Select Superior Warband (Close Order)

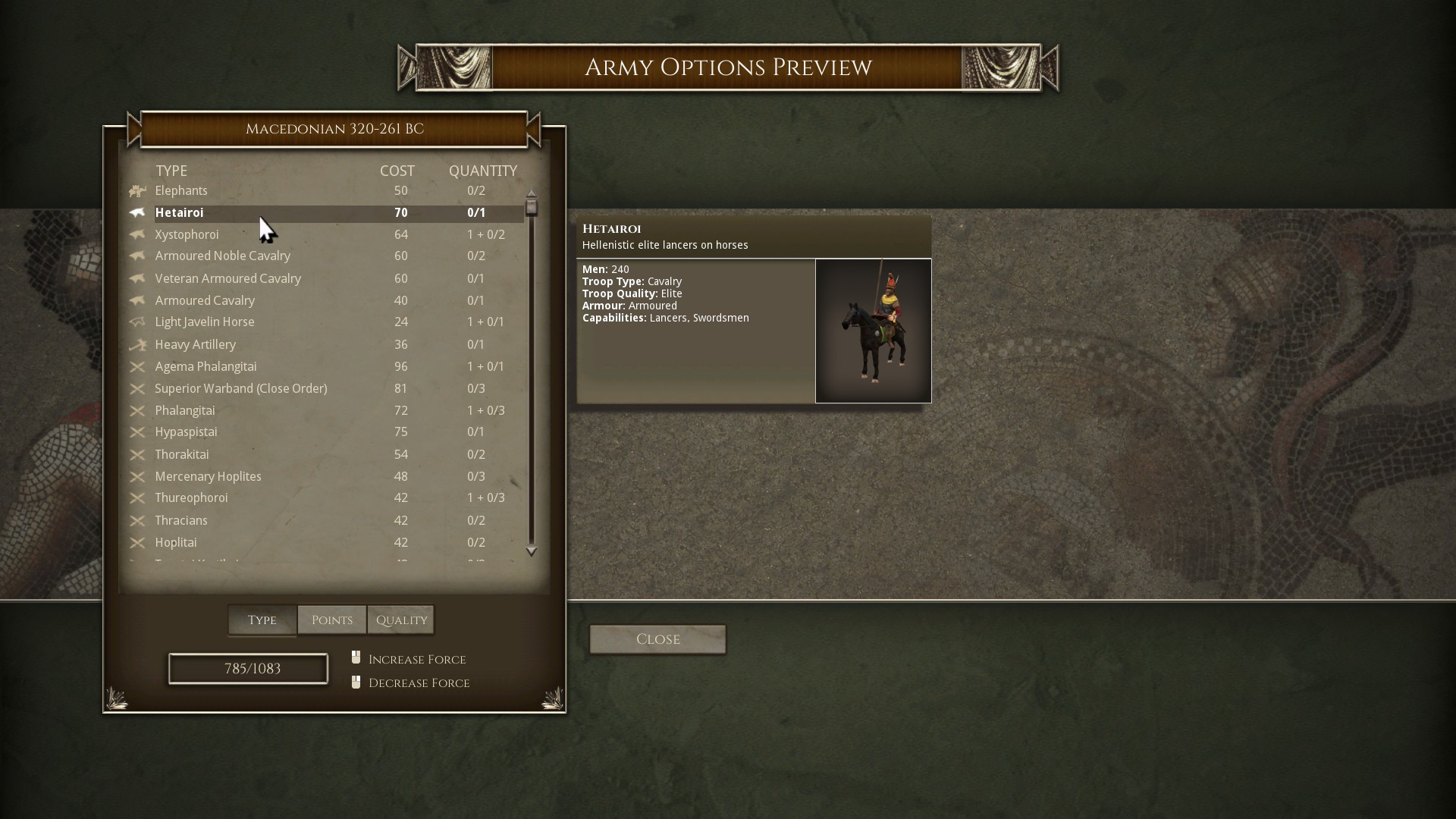pos(240,389)
